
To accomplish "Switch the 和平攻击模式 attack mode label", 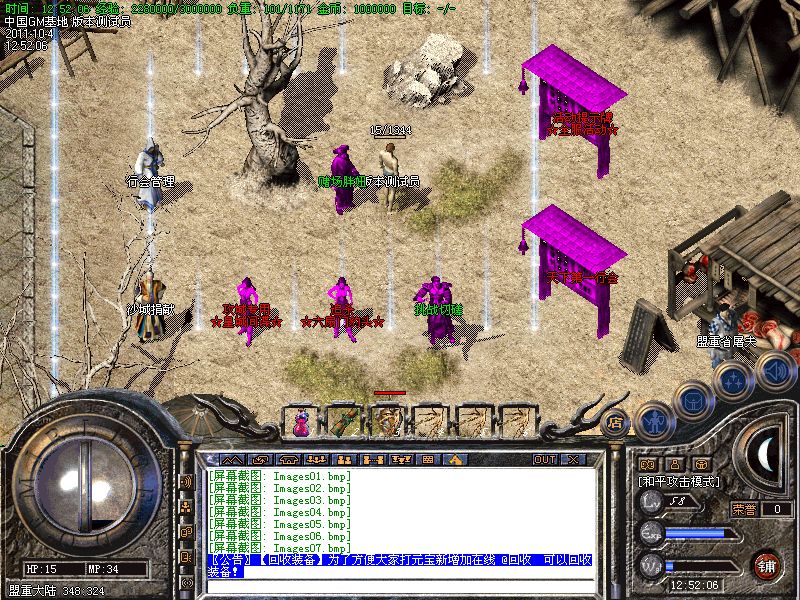I will point(680,481).
